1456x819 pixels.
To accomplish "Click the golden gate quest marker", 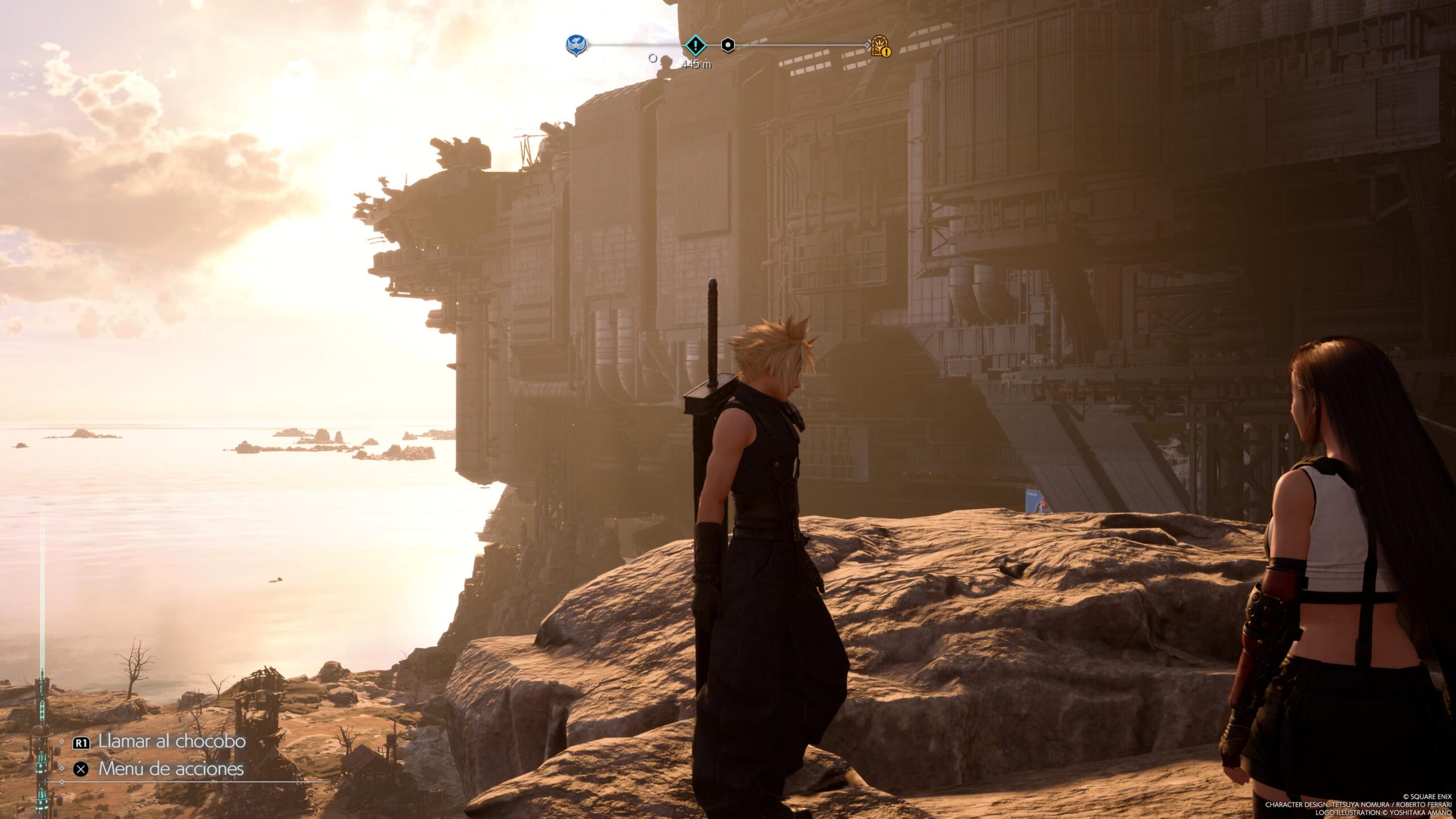I will 880,45.
